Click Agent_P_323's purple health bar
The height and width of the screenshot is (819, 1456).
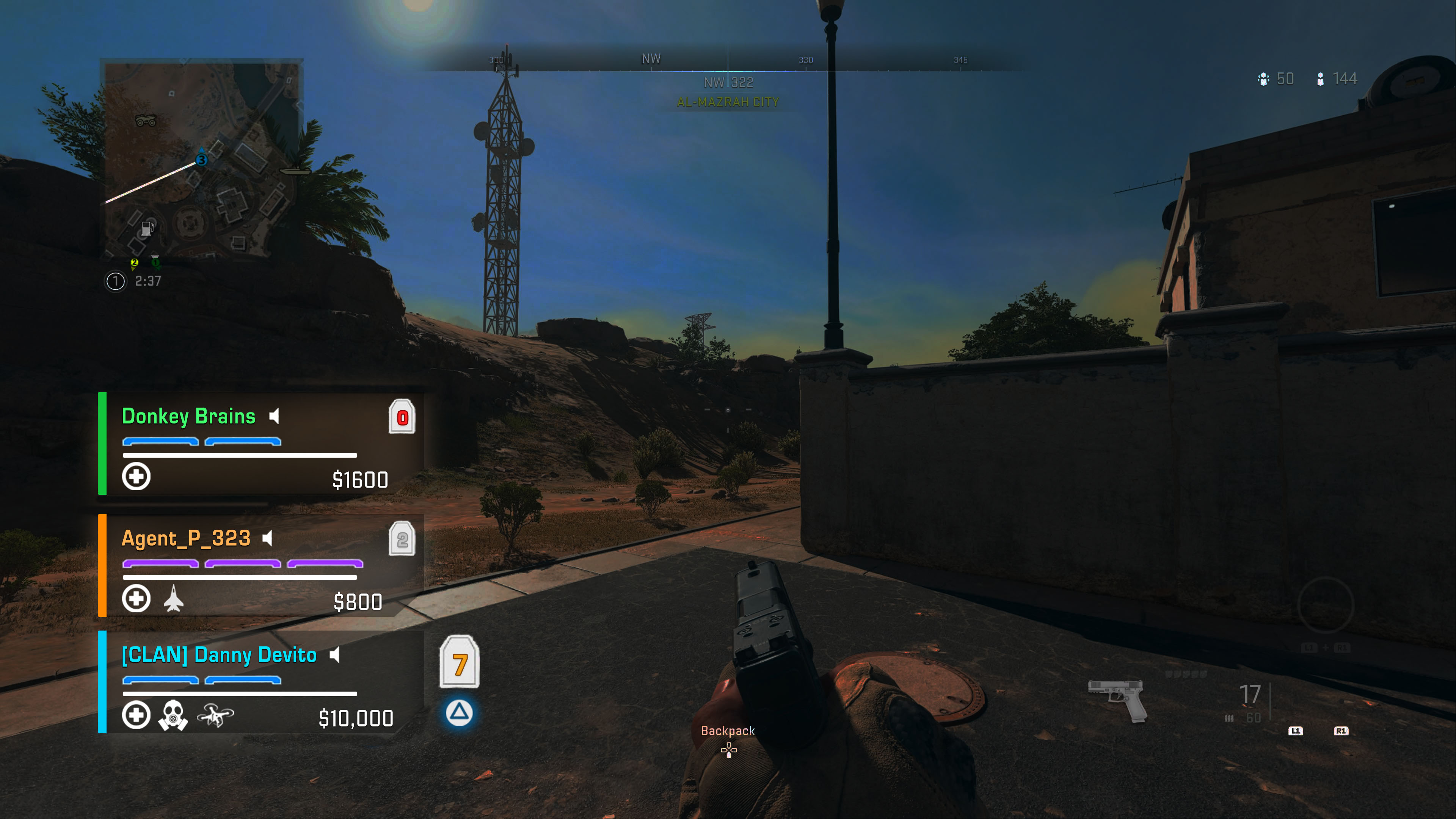pyautogui.click(x=243, y=564)
